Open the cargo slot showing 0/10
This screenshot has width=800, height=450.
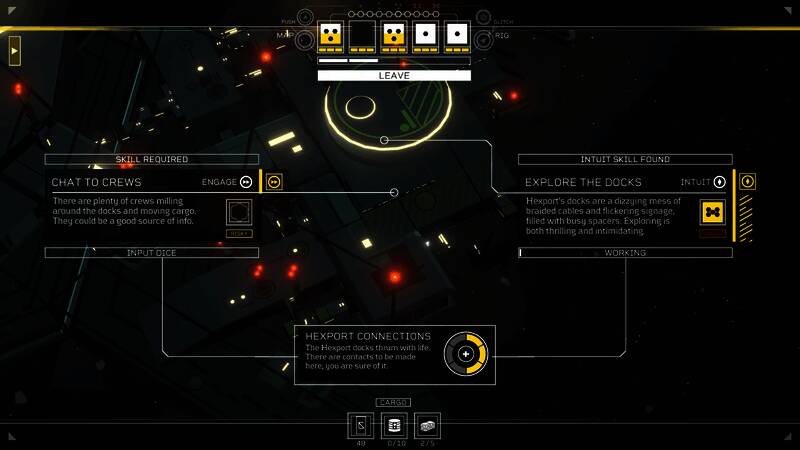pos(394,425)
